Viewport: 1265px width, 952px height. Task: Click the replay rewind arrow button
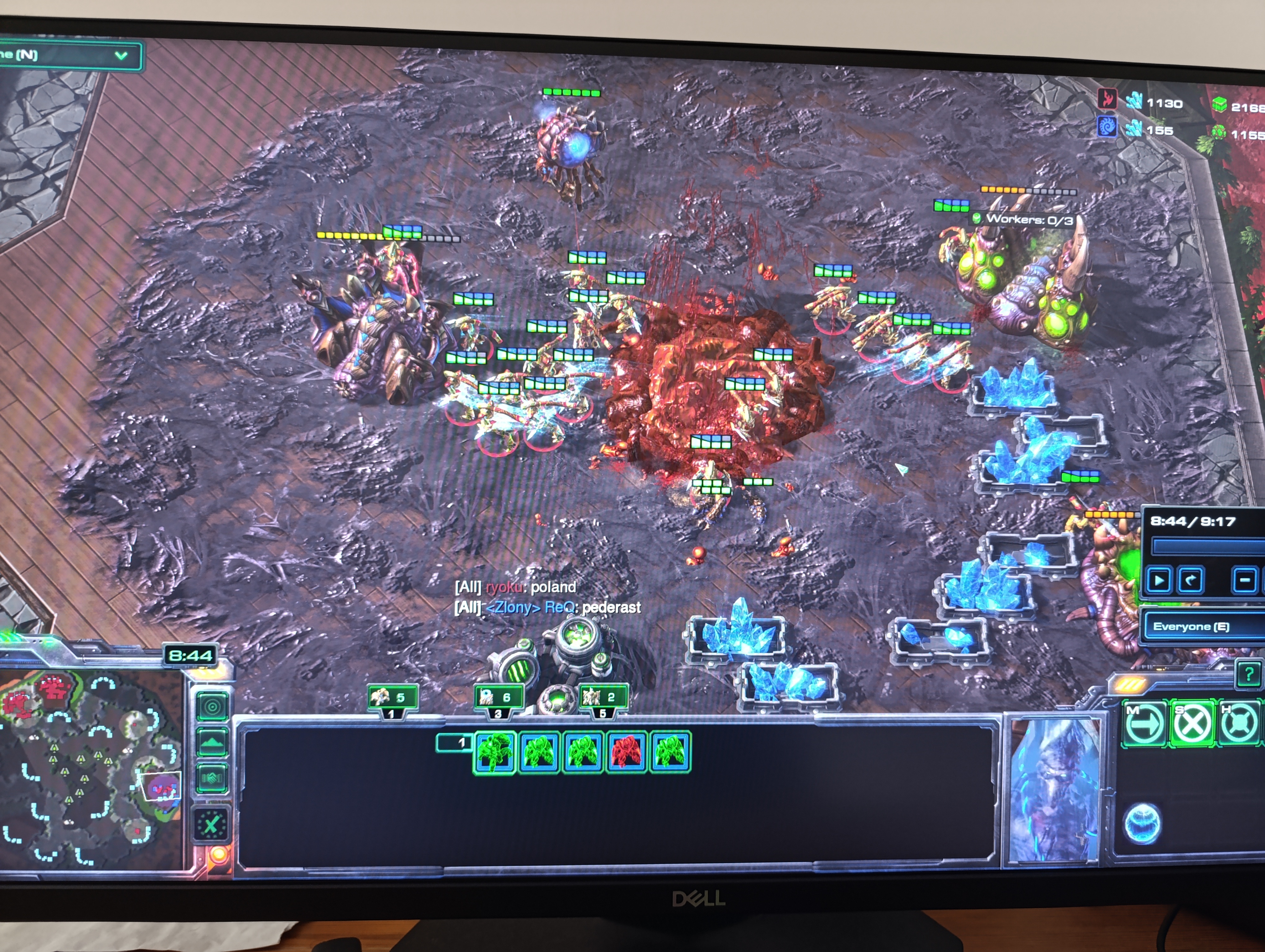1191,580
